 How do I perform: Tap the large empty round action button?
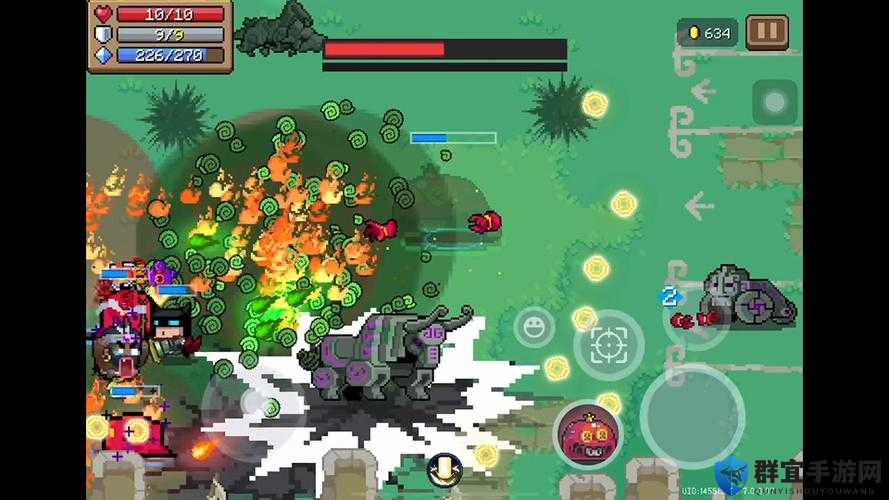[692, 415]
